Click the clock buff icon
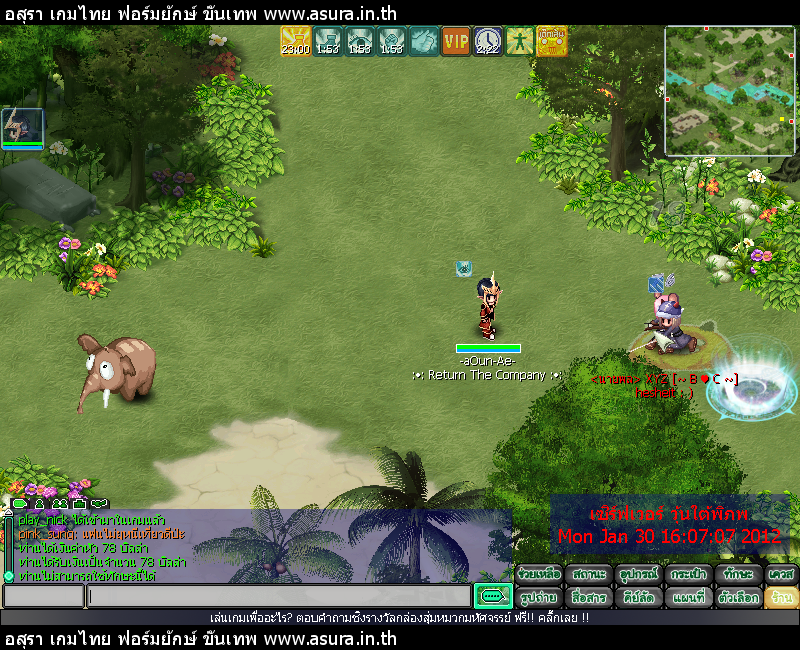 coord(488,41)
